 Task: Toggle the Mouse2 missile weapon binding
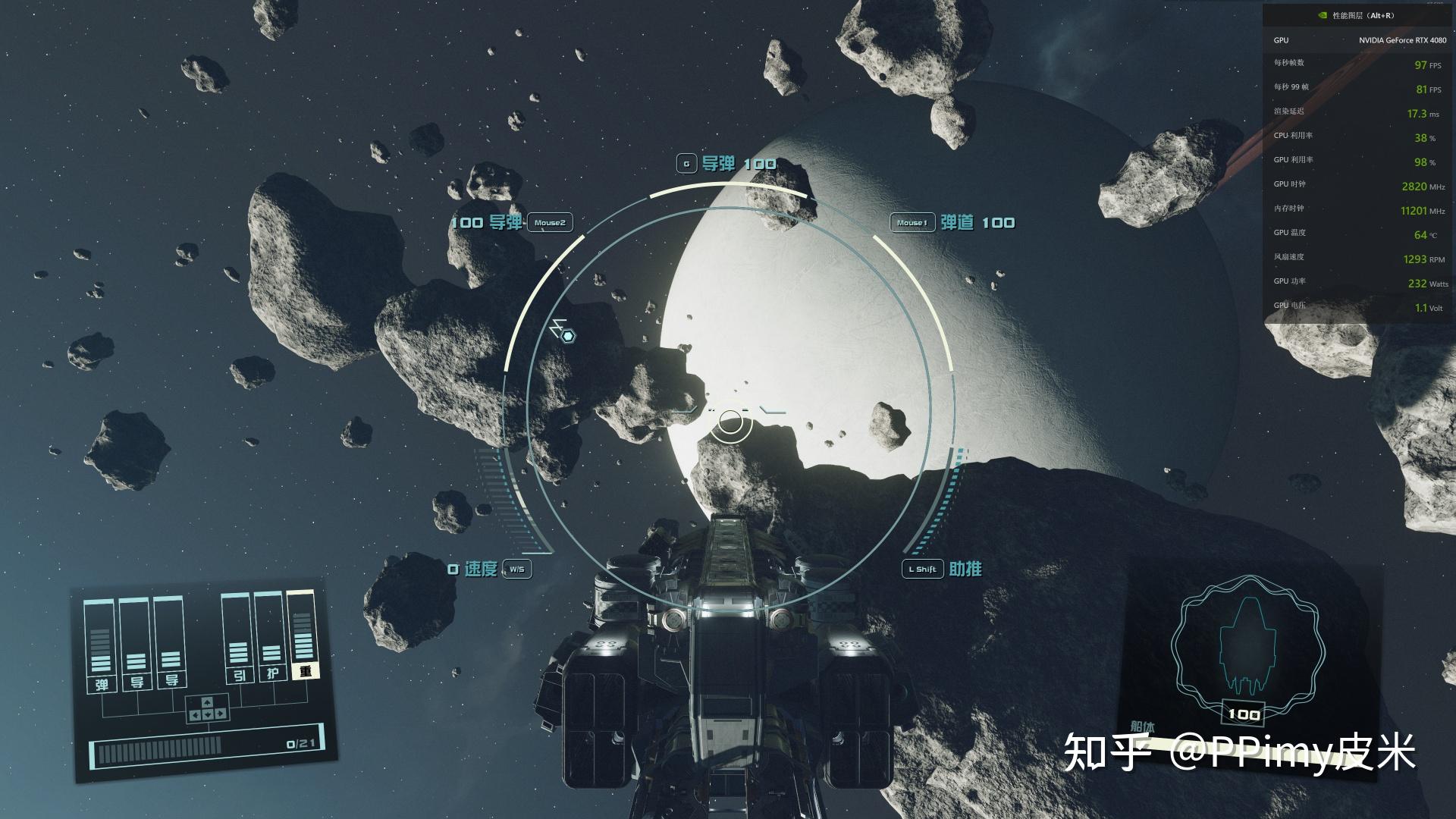[548, 223]
